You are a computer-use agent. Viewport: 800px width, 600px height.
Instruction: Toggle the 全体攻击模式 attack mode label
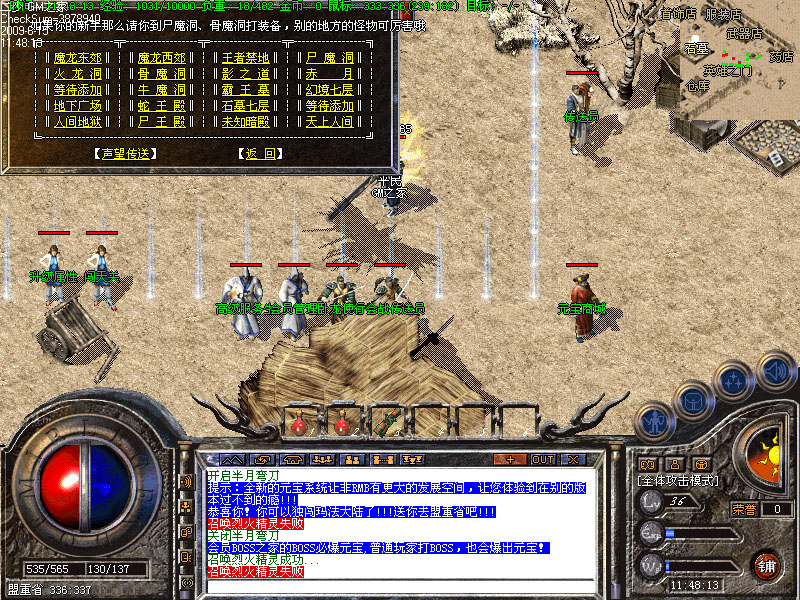click(x=678, y=481)
